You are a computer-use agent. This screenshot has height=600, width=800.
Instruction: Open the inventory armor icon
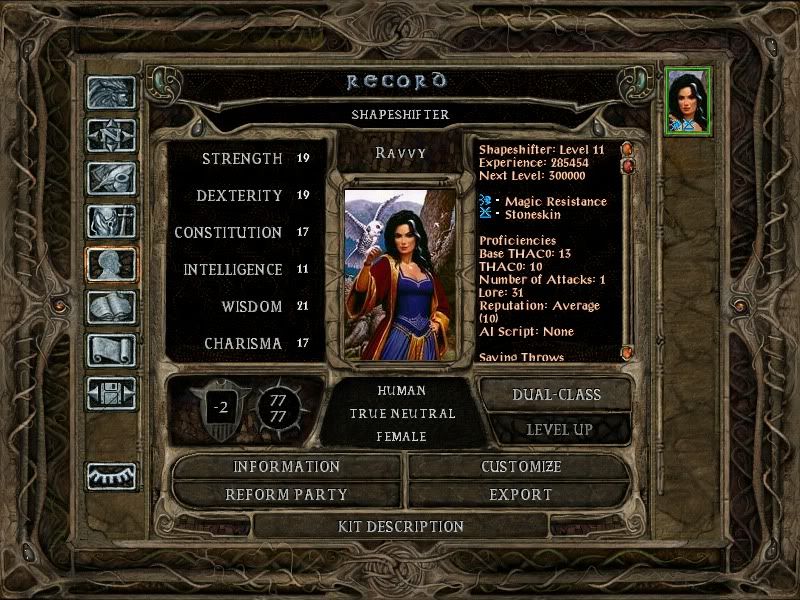click(111, 221)
